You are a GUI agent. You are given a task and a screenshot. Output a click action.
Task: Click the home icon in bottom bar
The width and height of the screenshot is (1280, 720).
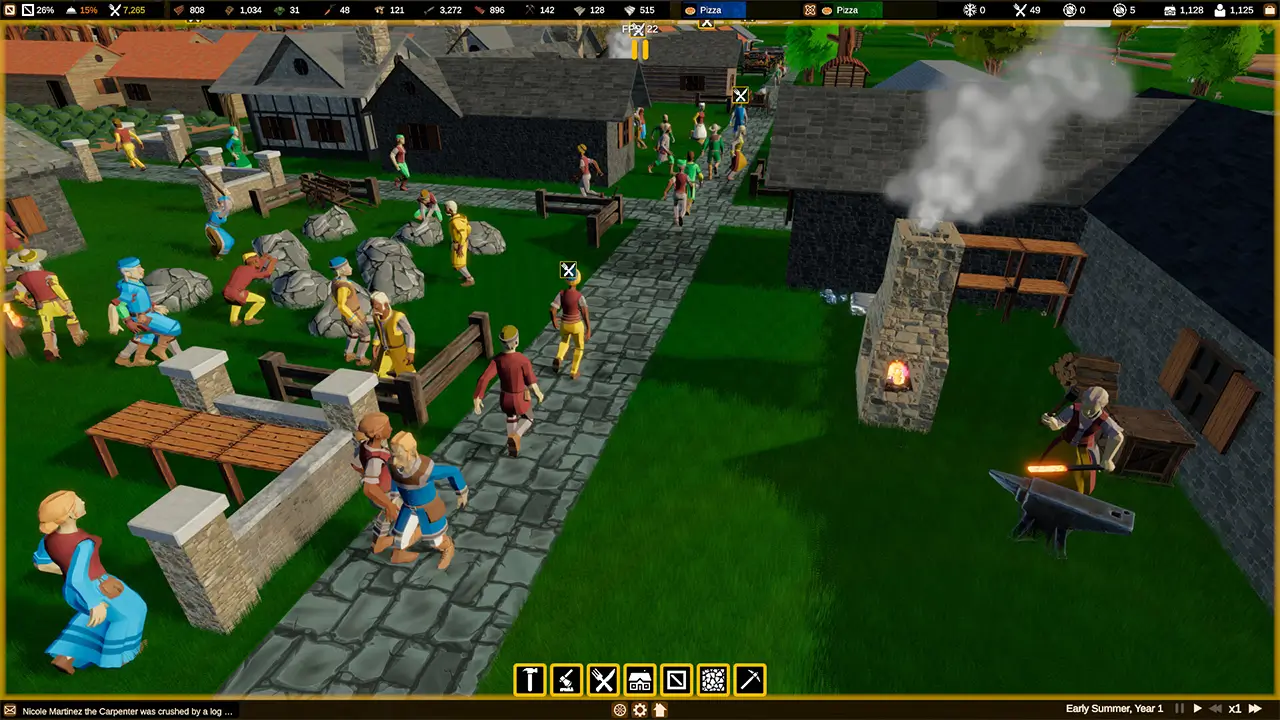(x=659, y=710)
